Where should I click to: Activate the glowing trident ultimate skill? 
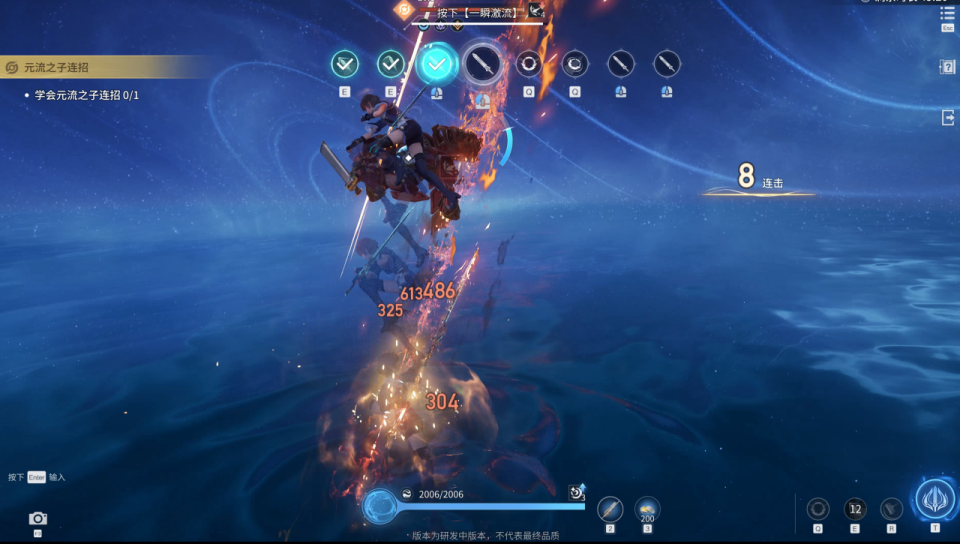pos(935,499)
